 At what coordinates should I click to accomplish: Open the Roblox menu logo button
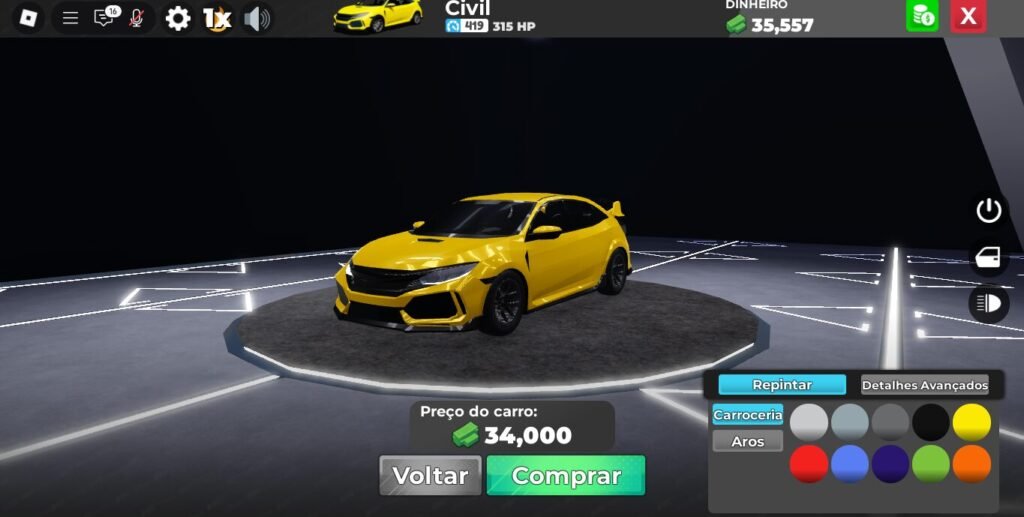click(28, 18)
